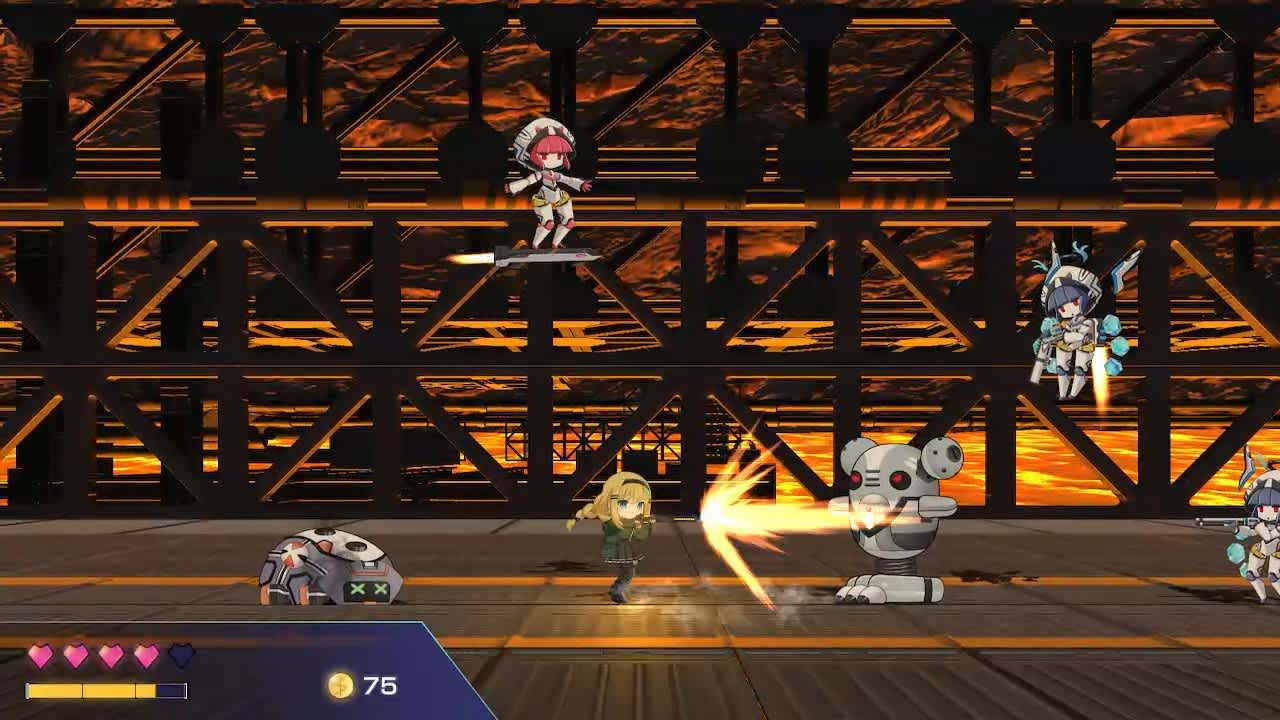Click the hovering sword platform under the pink-haired girl

535,258
